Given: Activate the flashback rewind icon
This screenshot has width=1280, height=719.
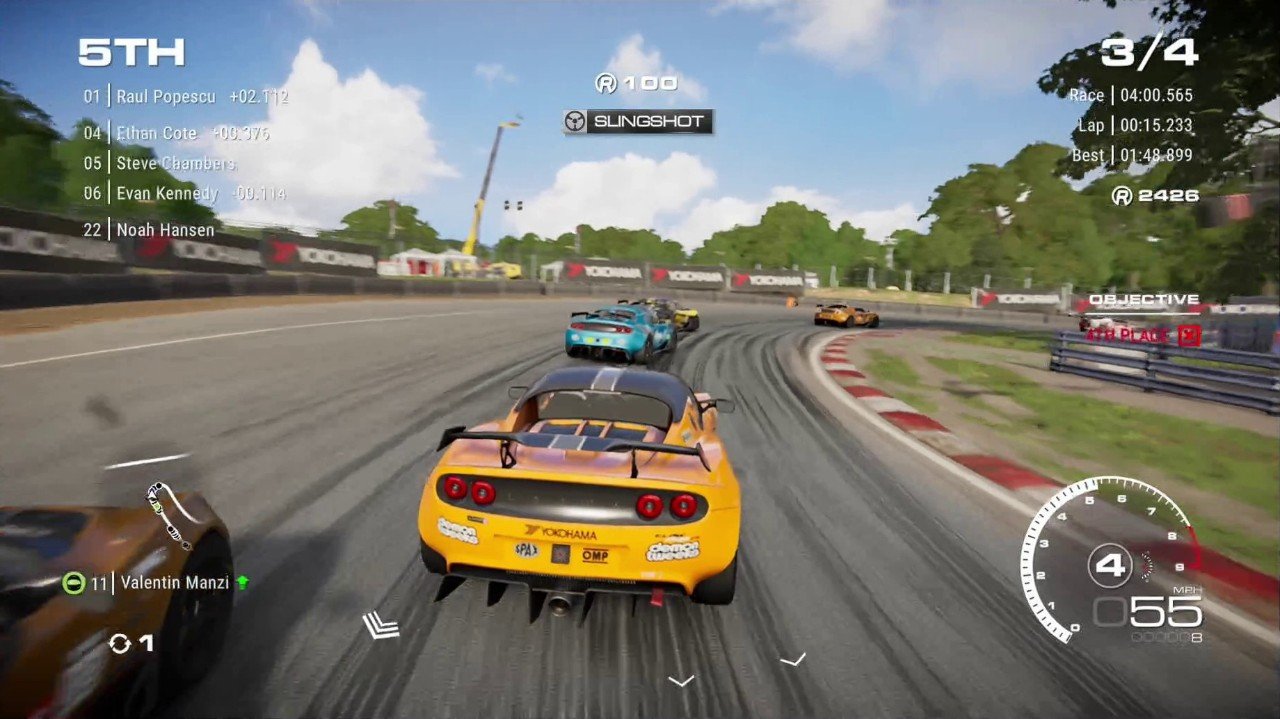Looking at the screenshot, I should coord(120,643).
